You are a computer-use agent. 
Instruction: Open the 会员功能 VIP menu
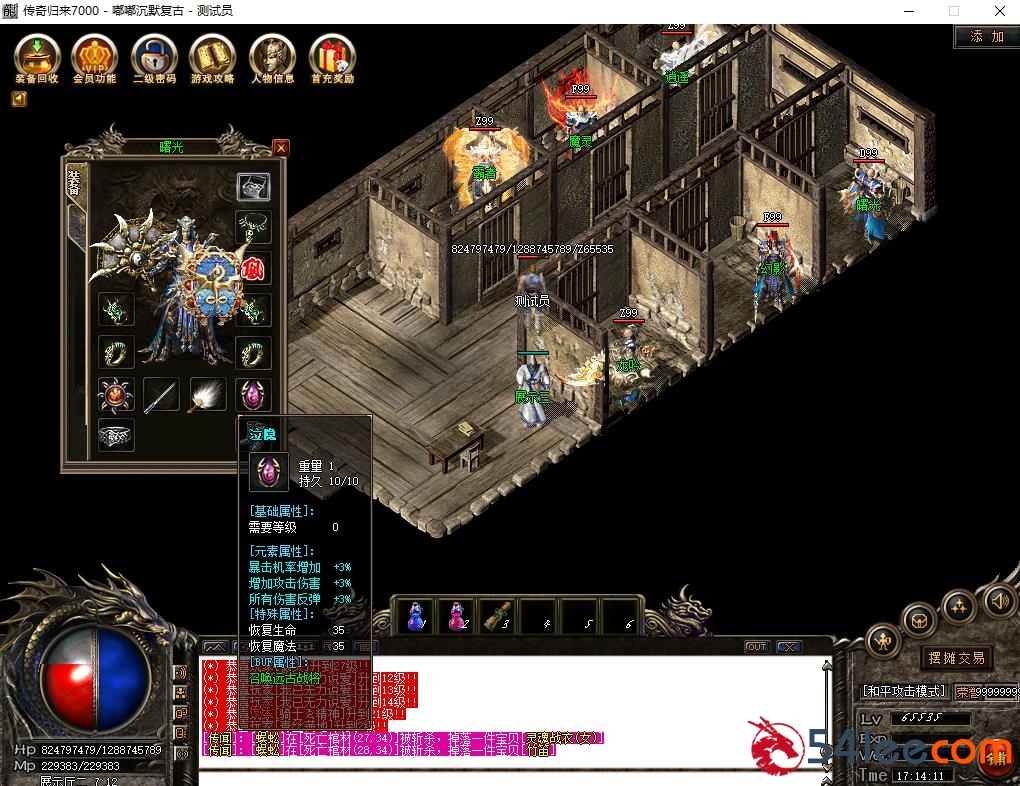click(94, 56)
